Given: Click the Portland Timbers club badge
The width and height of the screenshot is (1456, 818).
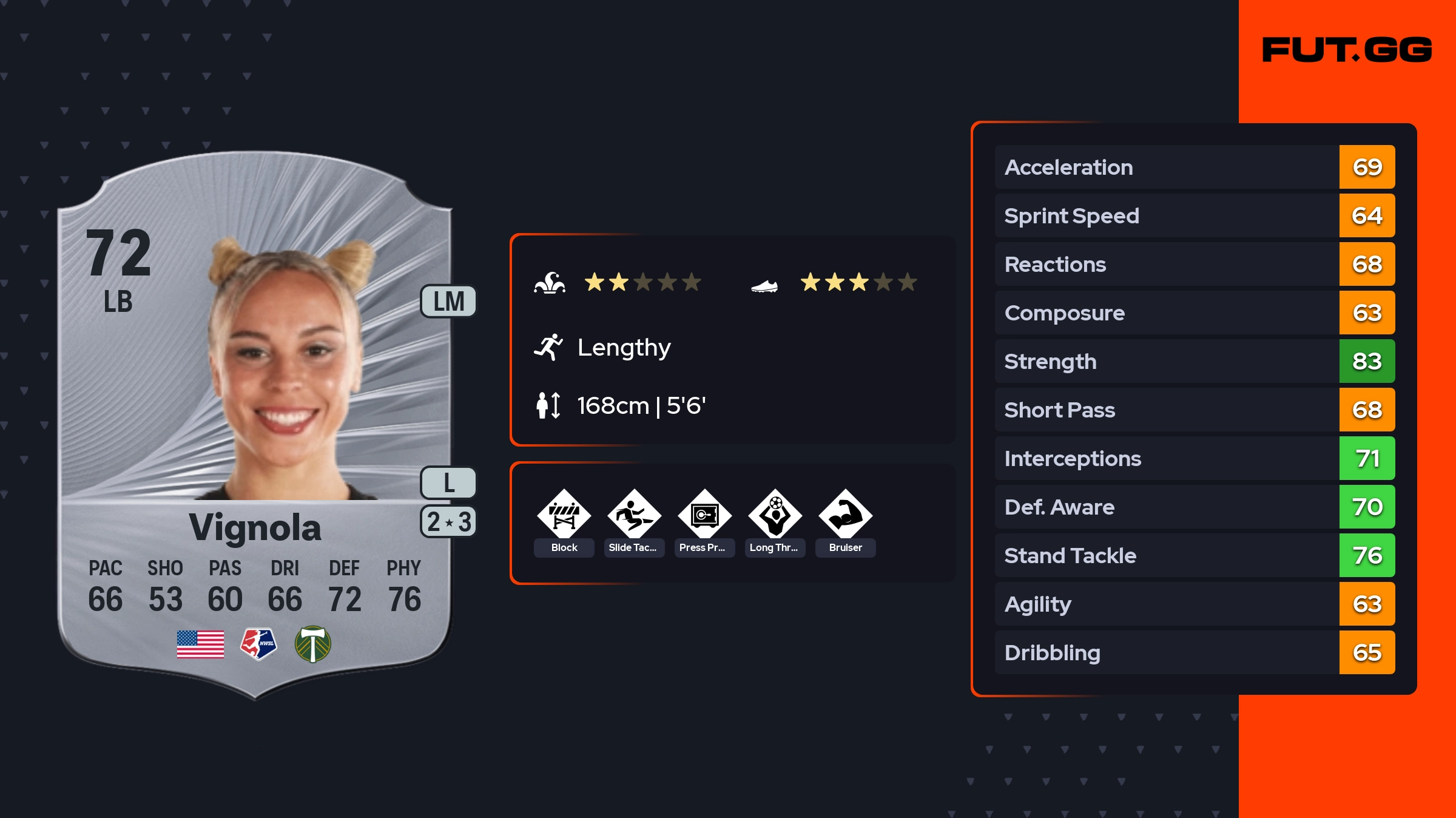Looking at the screenshot, I should click(312, 644).
